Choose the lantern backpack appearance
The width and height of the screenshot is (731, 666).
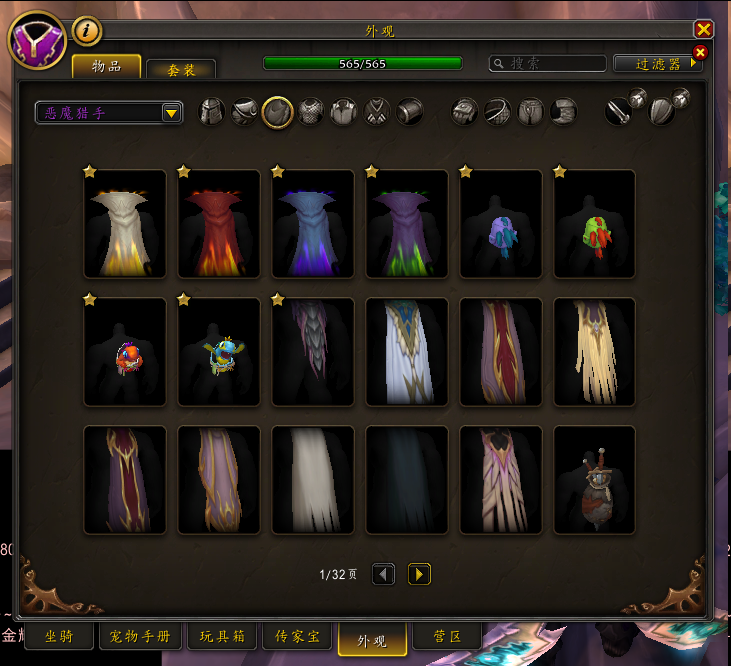click(595, 480)
